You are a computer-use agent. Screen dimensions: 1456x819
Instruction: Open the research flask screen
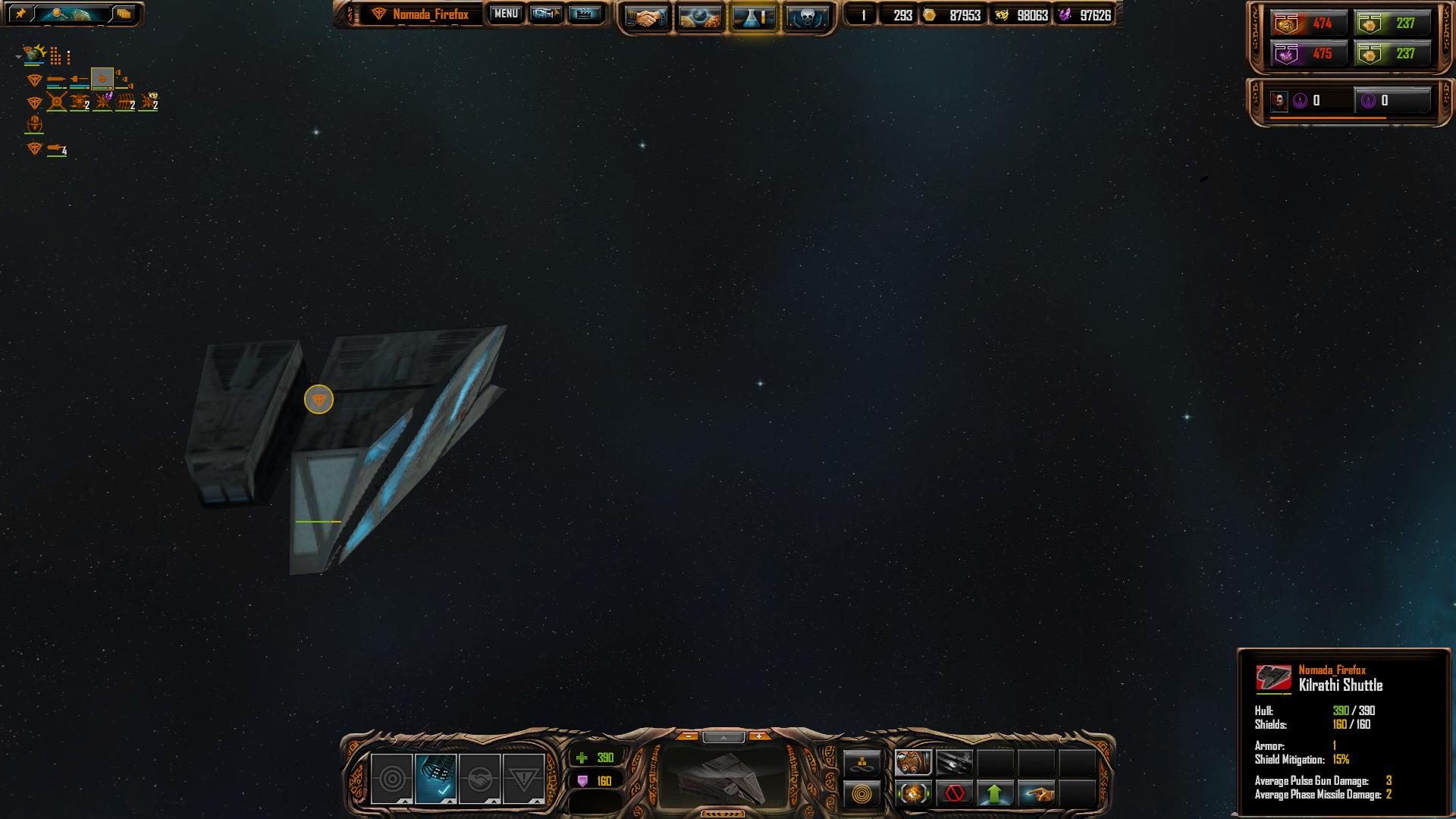point(752,17)
